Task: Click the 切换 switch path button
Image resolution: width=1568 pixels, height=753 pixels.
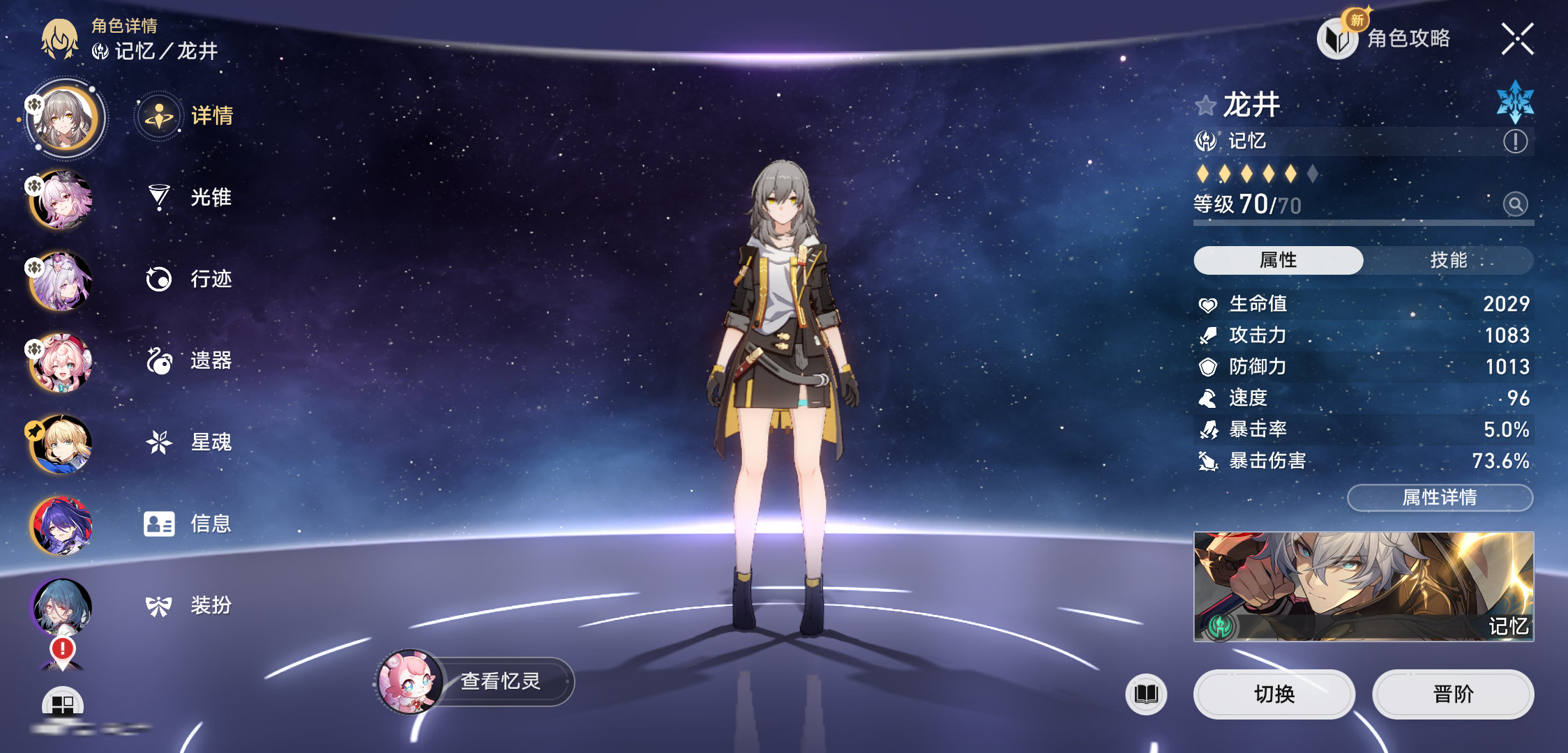Action: coord(1274,694)
